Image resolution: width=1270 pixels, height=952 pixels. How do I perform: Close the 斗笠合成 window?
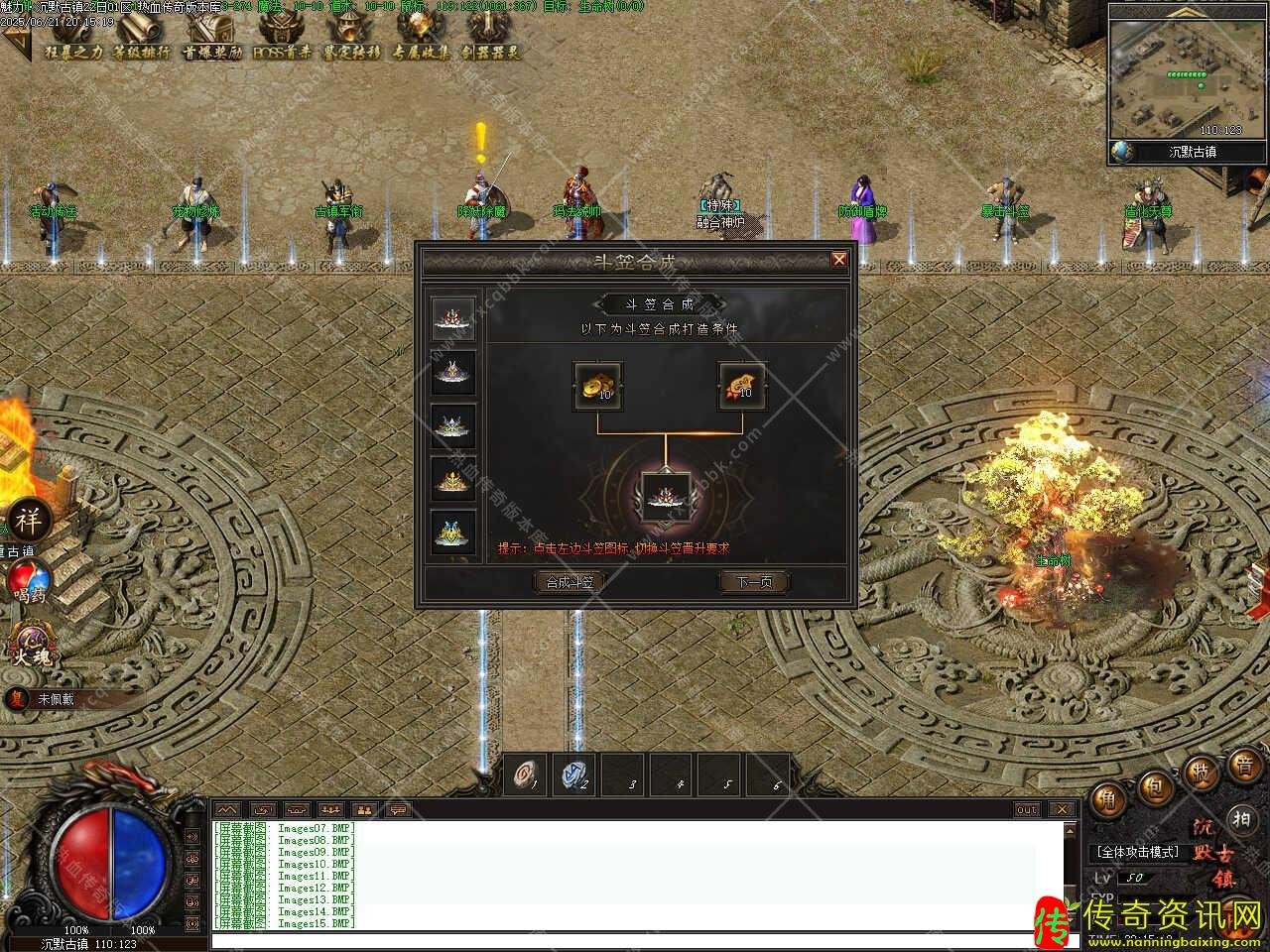839,260
